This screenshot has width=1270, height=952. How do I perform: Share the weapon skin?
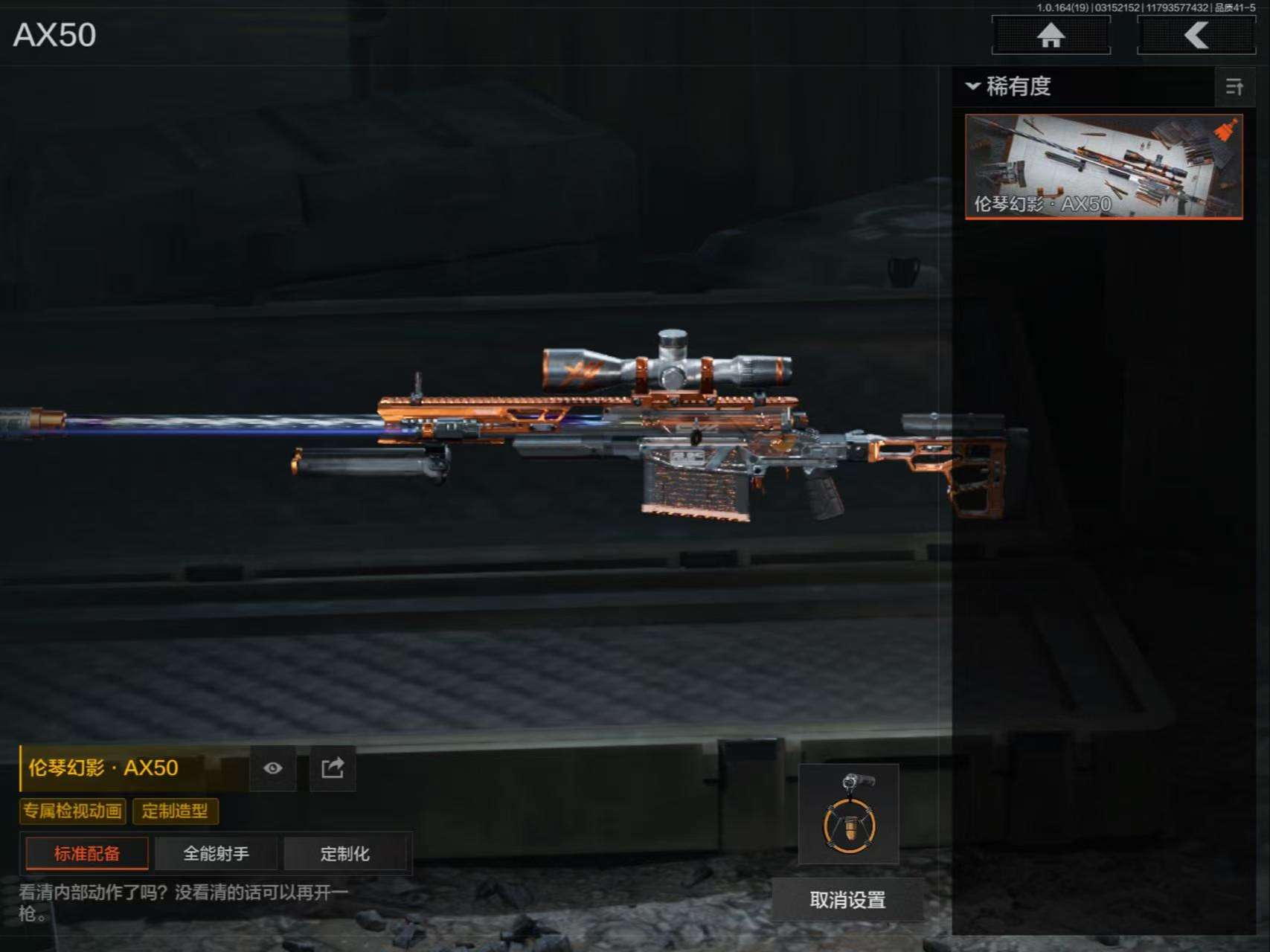(333, 768)
